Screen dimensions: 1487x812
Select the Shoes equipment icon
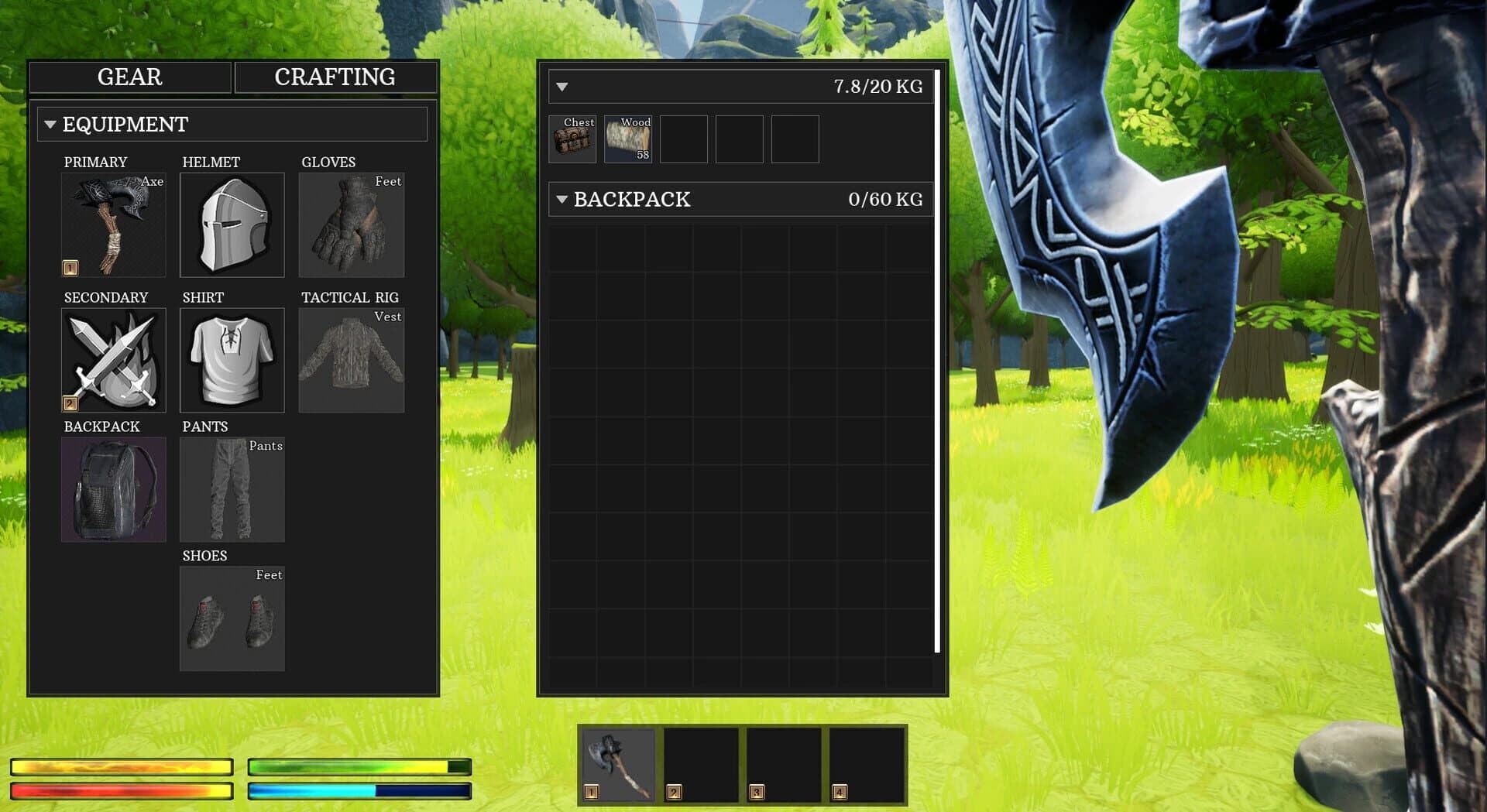(232, 618)
